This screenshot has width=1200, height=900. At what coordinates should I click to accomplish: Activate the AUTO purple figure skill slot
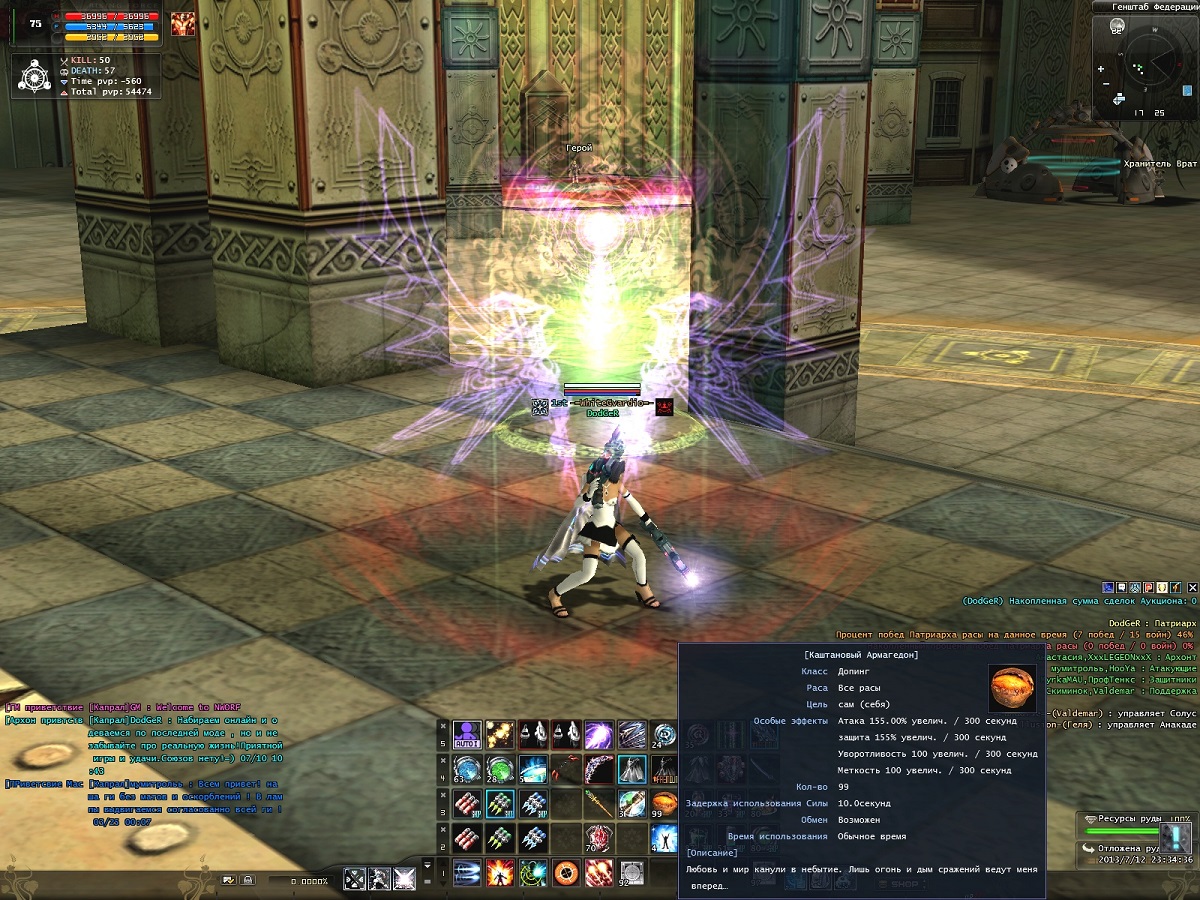[x=467, y=735]
